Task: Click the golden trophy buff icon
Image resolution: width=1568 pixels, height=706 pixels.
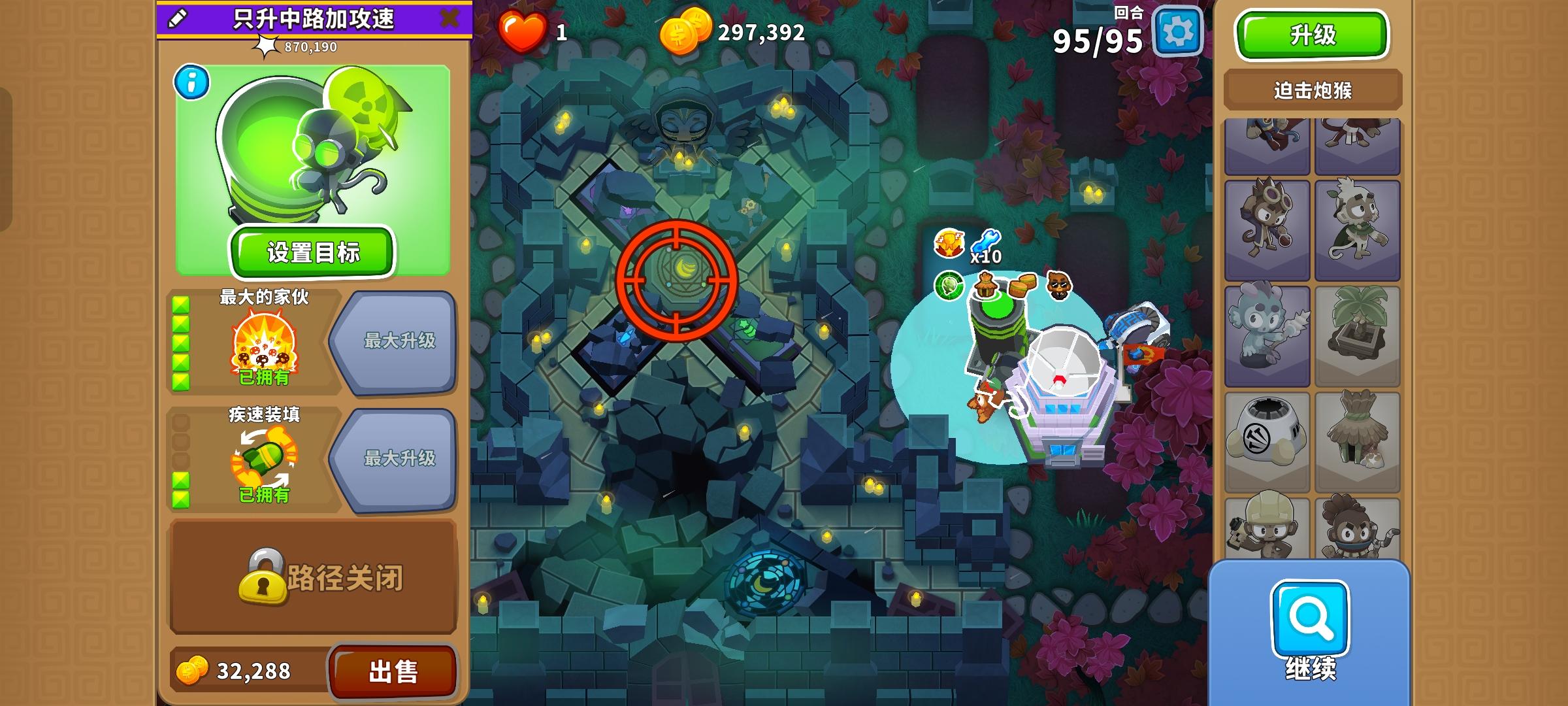Action: pos(949,243)
